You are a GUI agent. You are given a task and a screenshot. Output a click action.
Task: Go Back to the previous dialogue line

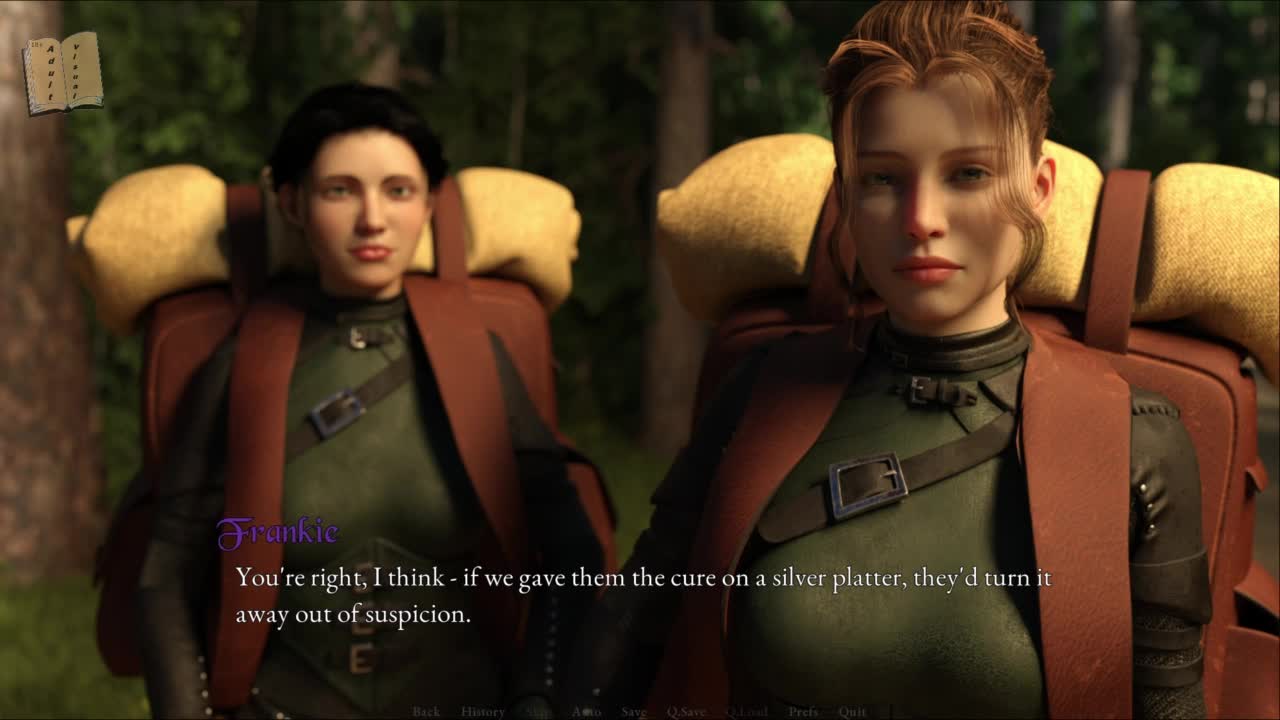[x=426, y=711]
